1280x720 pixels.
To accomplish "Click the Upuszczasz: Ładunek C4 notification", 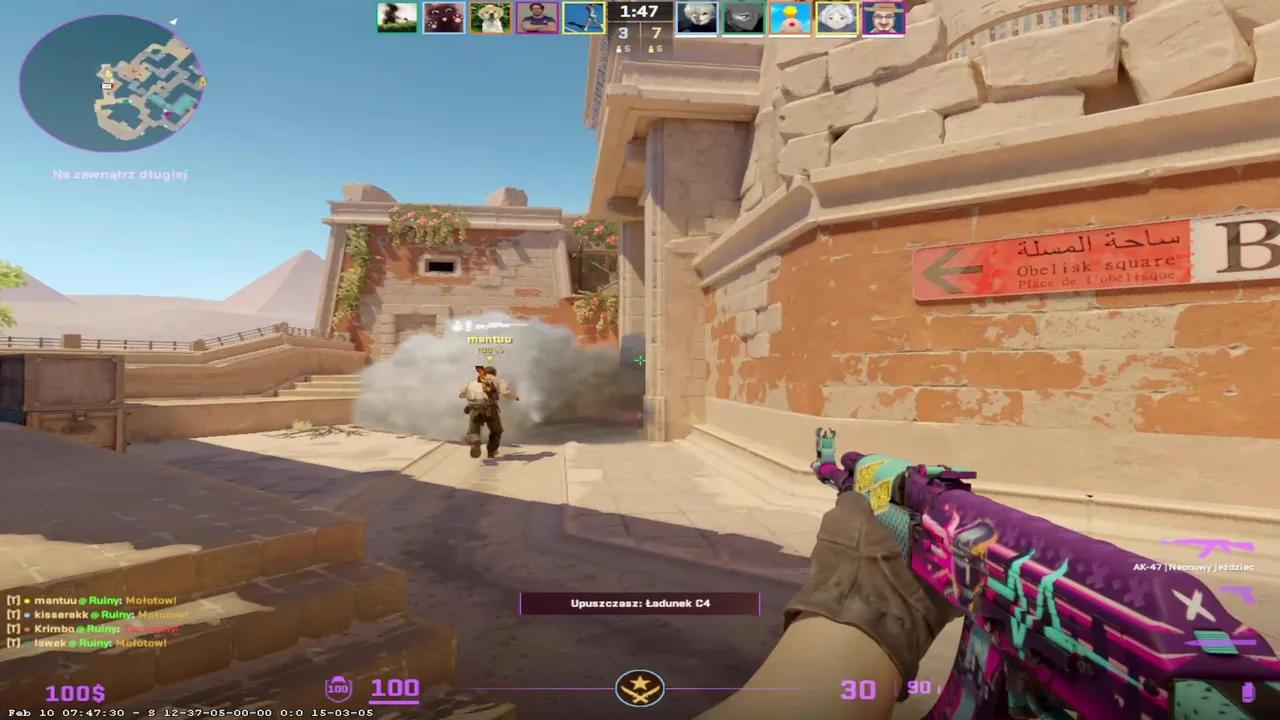I will tap(640, 603).
